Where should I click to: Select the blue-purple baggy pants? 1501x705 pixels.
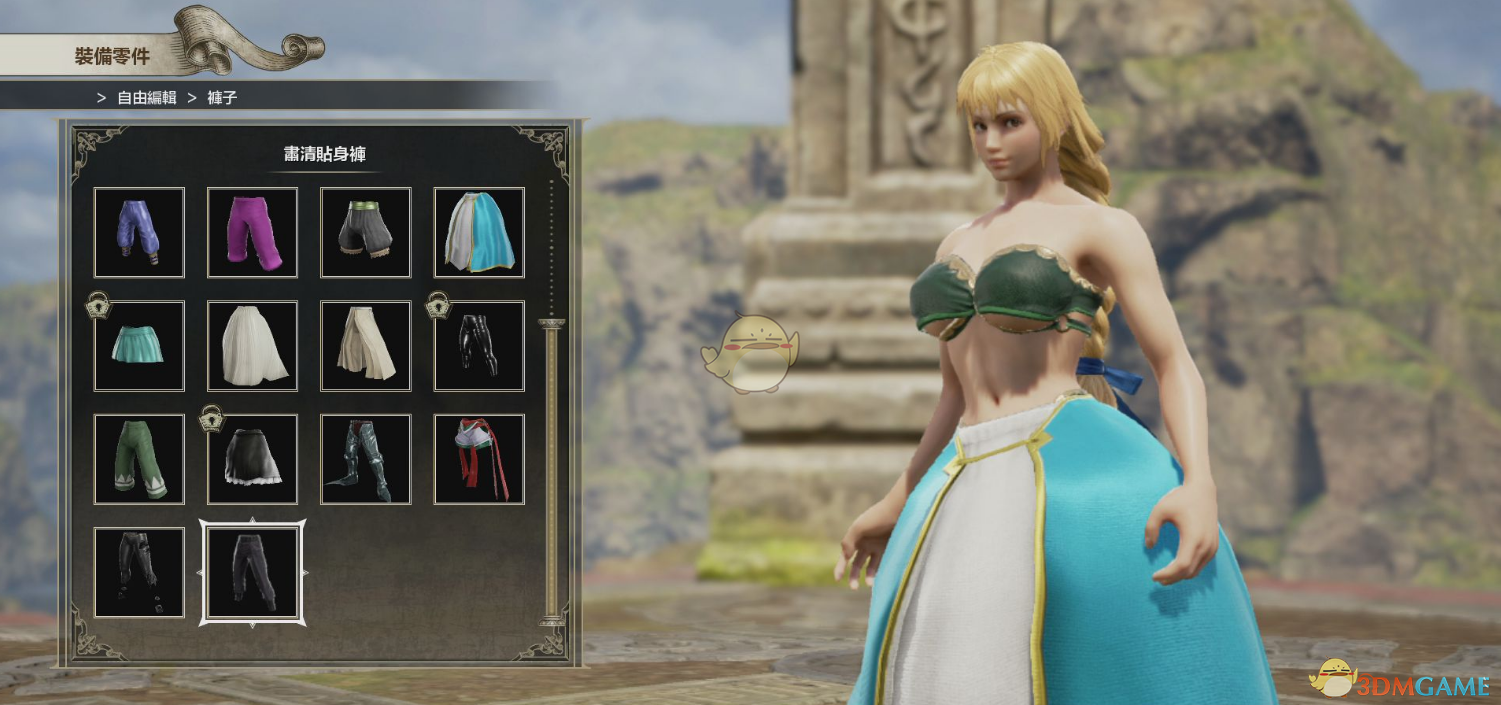click(x=139, y=232)
